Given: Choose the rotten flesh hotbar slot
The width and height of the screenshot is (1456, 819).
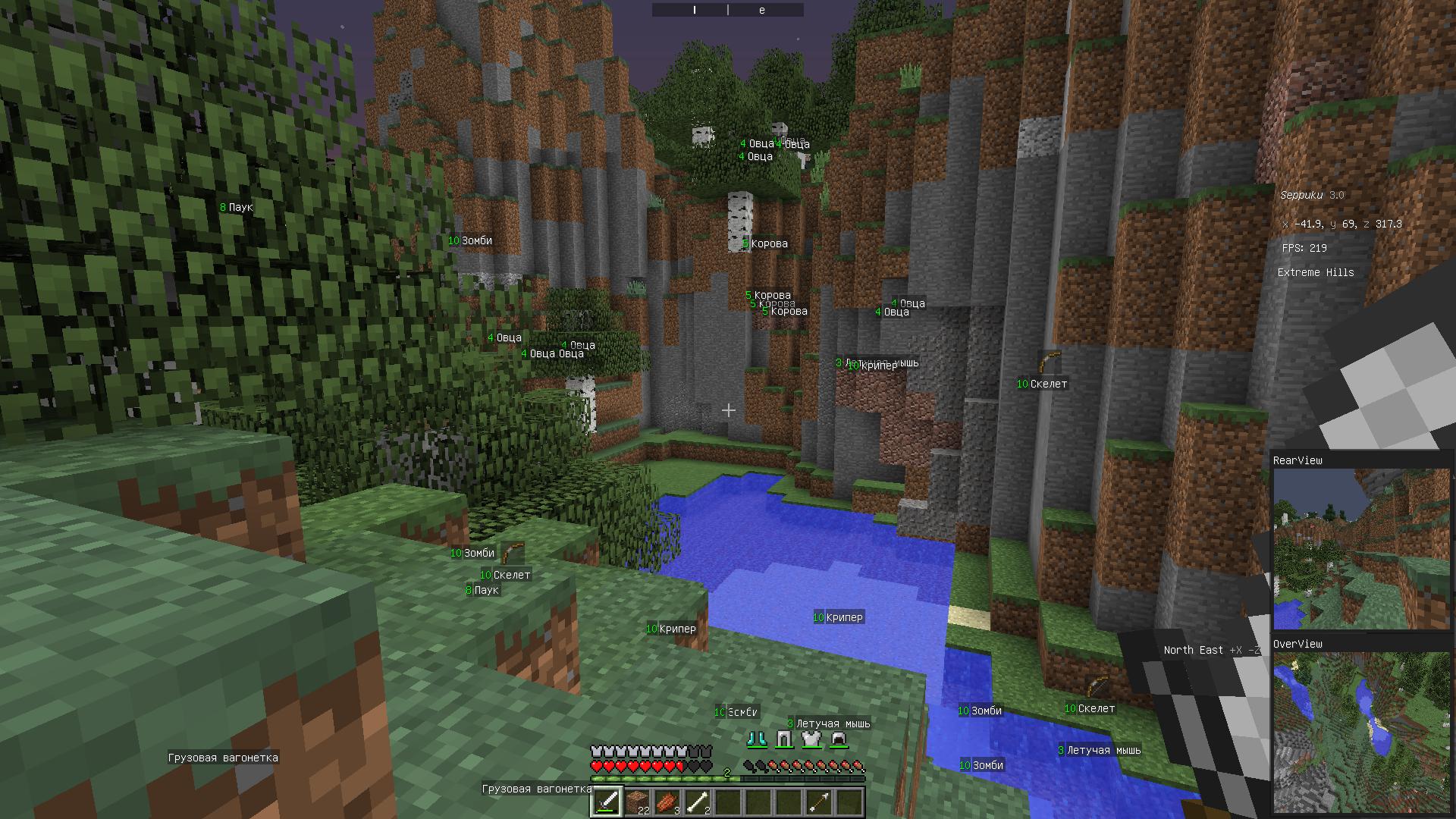Looking at the screenshot, I should pos(667,802).
